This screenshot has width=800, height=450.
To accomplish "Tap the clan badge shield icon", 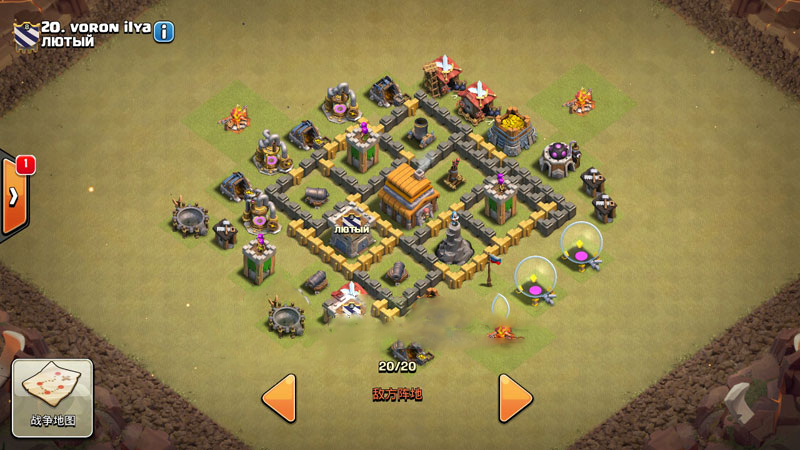I will tap(25, 34).
